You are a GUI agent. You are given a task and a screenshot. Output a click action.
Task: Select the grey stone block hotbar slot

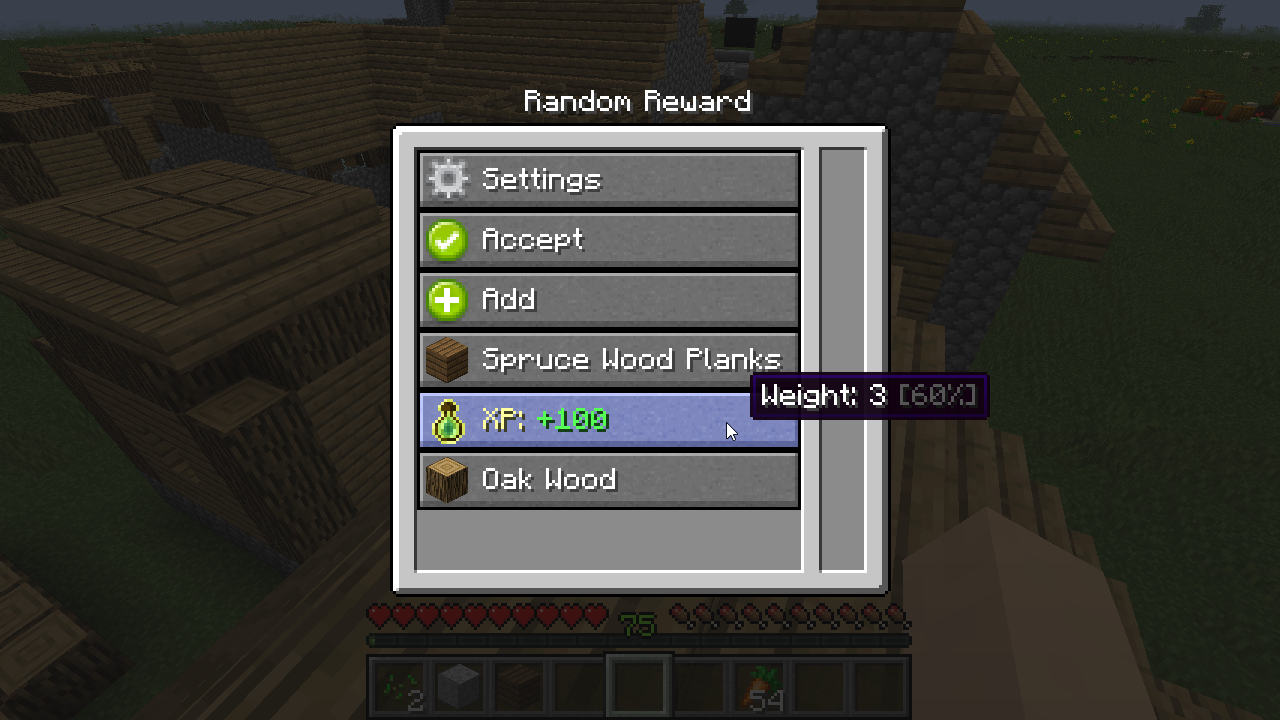(460, 686)
